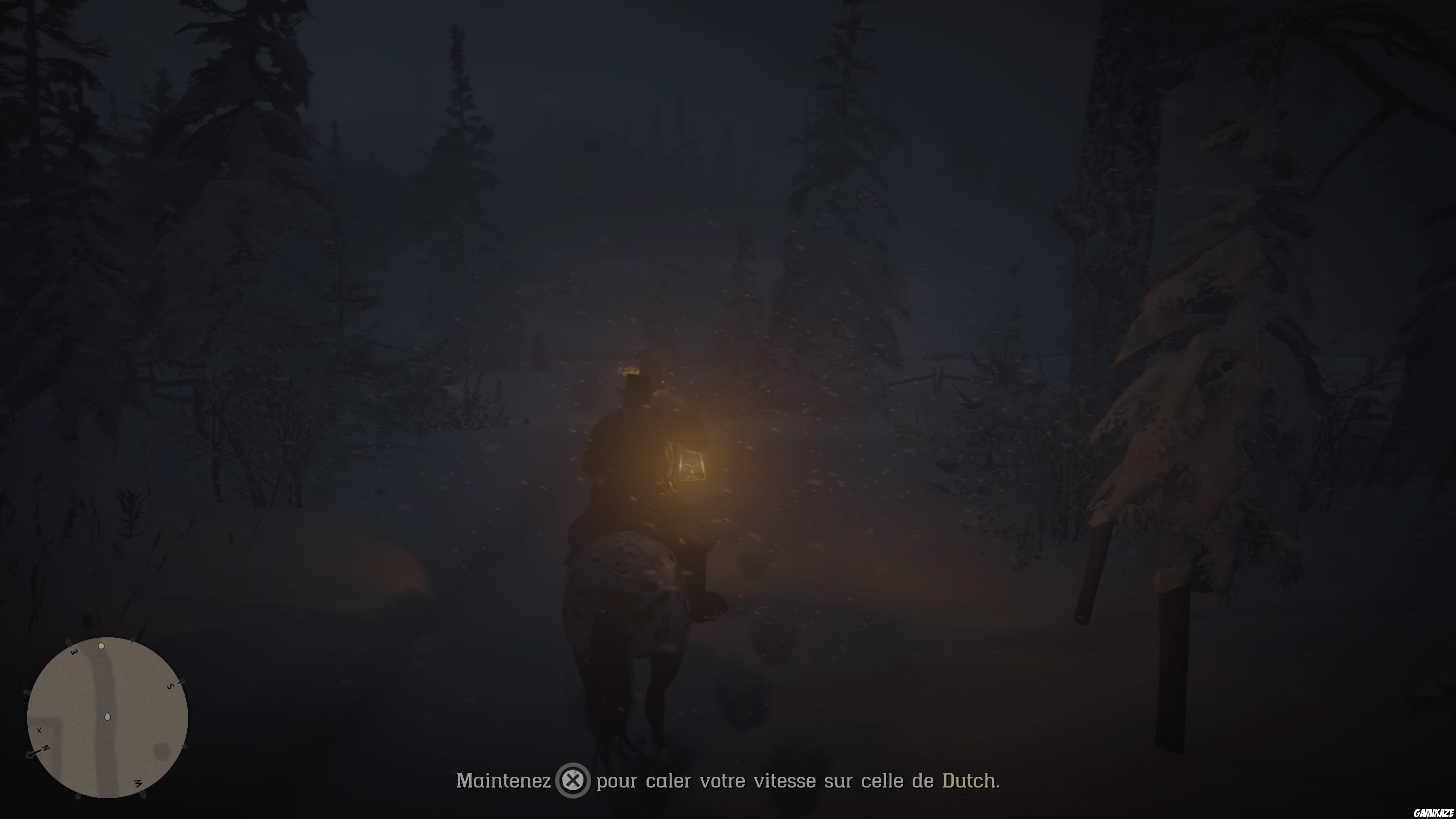Click the yellow waypoint dot on the minimap
The image size is (1456, 819).
coord(102,646)
